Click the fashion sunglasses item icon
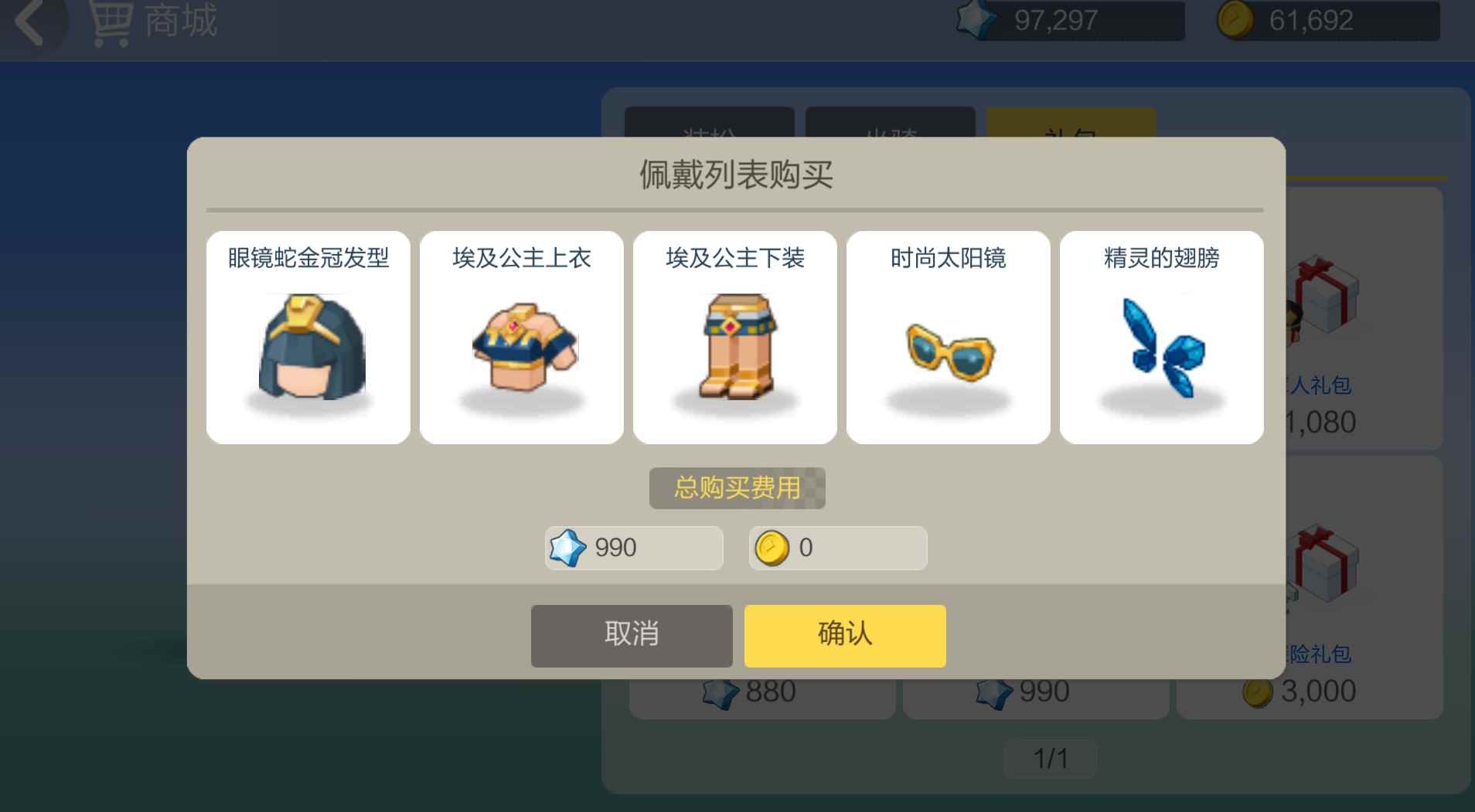Image resolution: width=1475 pixels, height=812 pixels. (x=949, y=352)
